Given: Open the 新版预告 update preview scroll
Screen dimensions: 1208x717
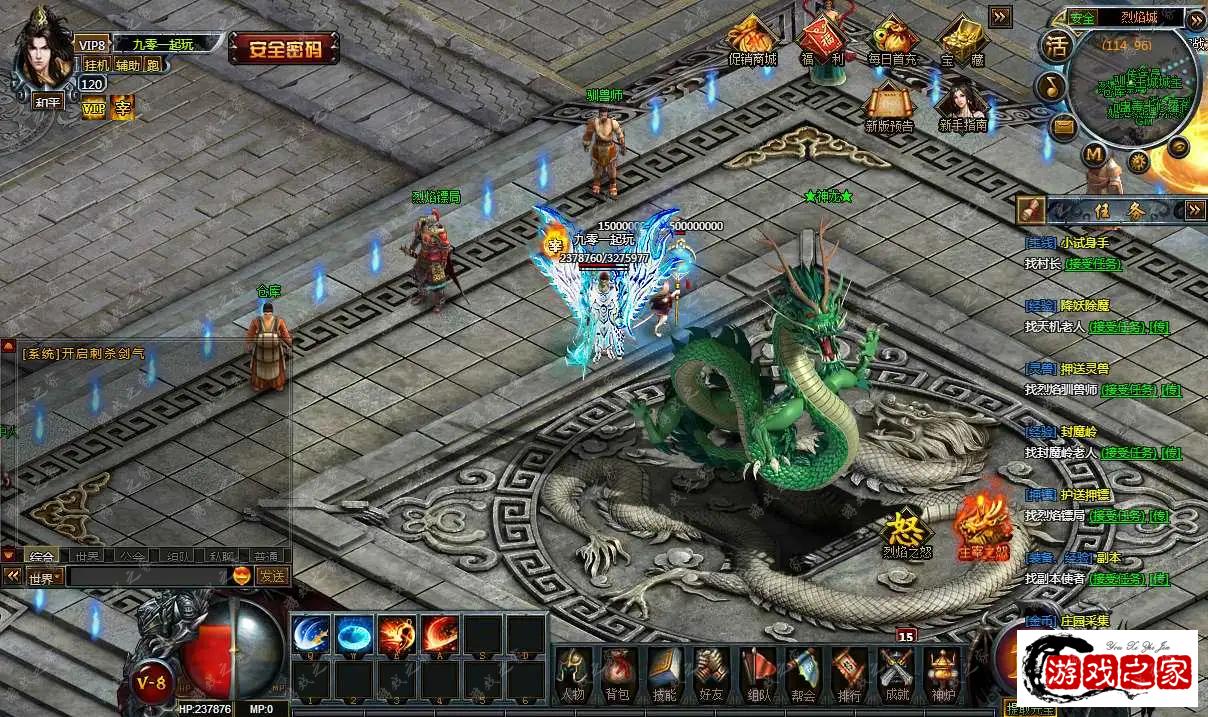Looking at the screenshot, I should pos(889,105).
